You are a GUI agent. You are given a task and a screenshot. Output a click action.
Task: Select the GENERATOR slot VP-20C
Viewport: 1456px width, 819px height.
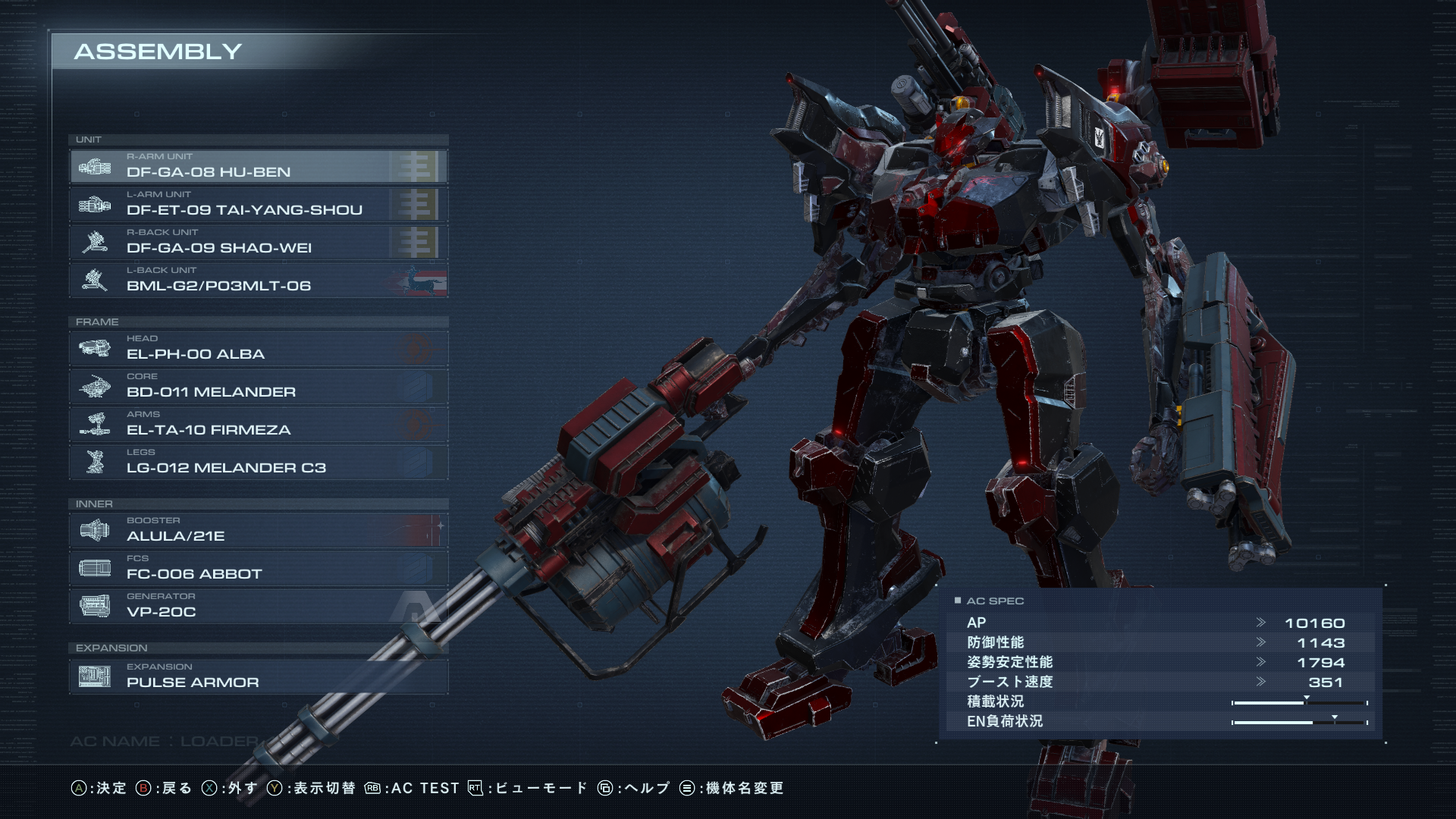click(x=258, y=606)
